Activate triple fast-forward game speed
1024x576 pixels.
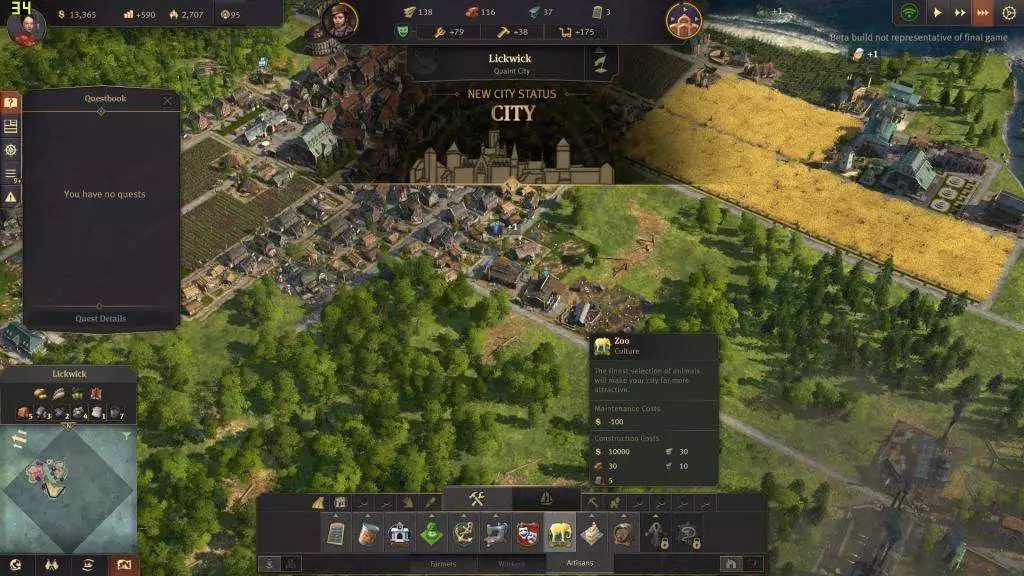(983, 13)
